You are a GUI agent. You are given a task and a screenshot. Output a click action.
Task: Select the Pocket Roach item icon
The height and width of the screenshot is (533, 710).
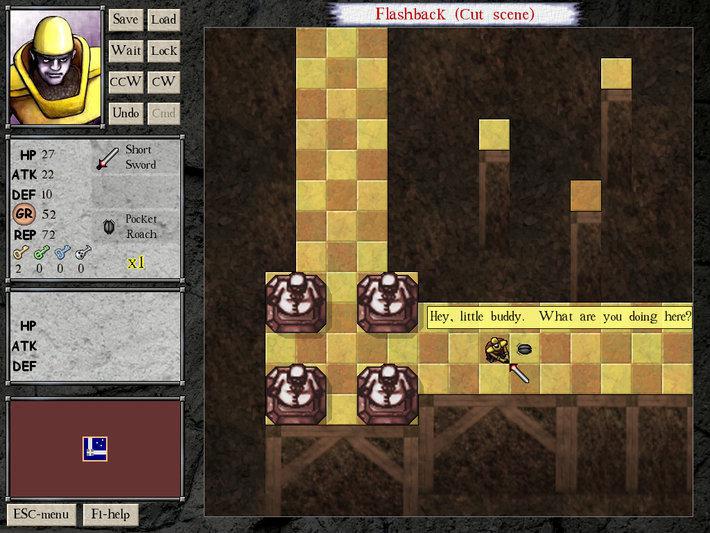tap(109, 227)
